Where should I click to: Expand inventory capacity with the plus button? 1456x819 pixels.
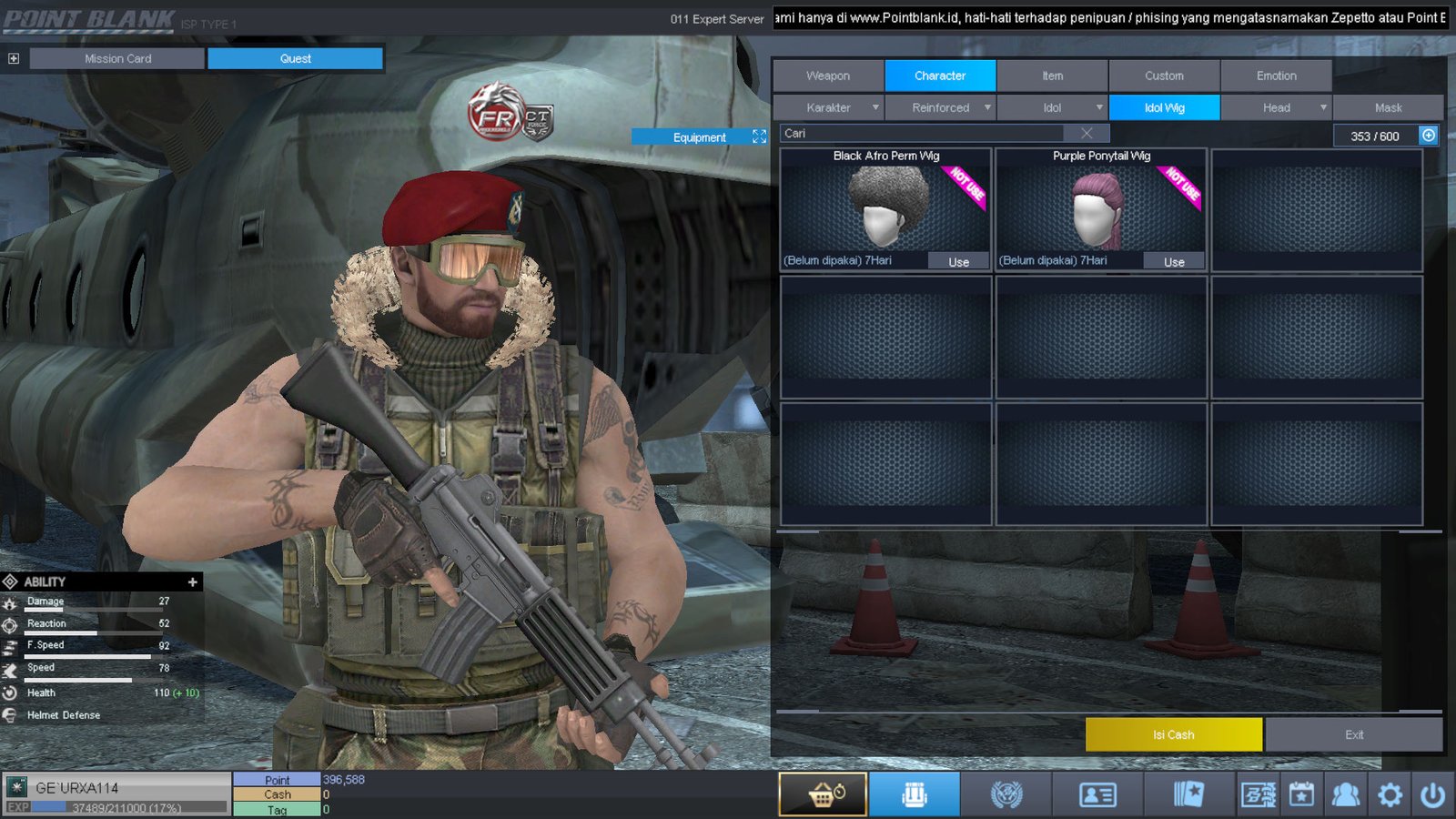pyautogui.click(x=1429, y=136)
